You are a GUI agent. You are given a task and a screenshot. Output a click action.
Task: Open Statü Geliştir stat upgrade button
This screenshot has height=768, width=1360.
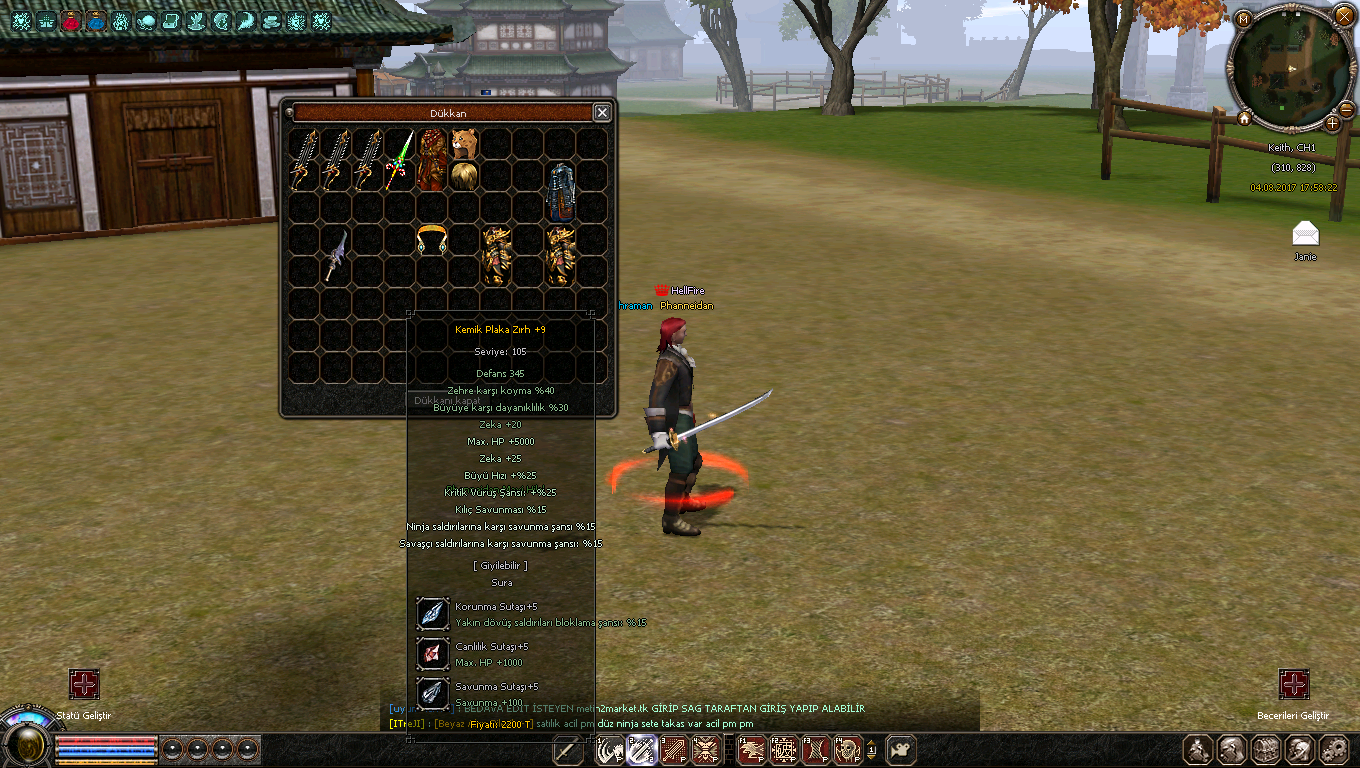coord(84,685)
